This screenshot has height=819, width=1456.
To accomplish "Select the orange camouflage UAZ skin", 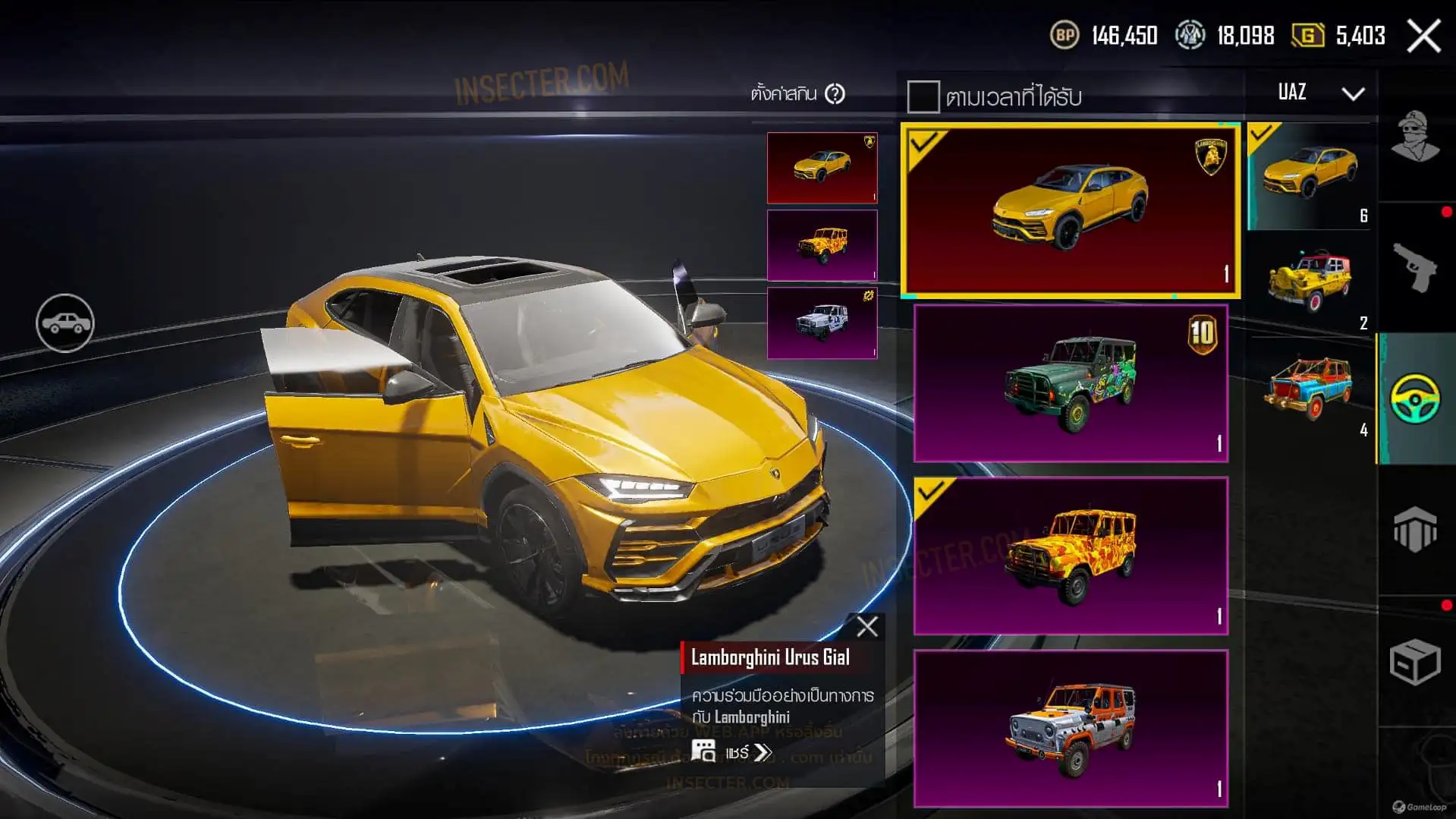I will [x=1070, y=556].
